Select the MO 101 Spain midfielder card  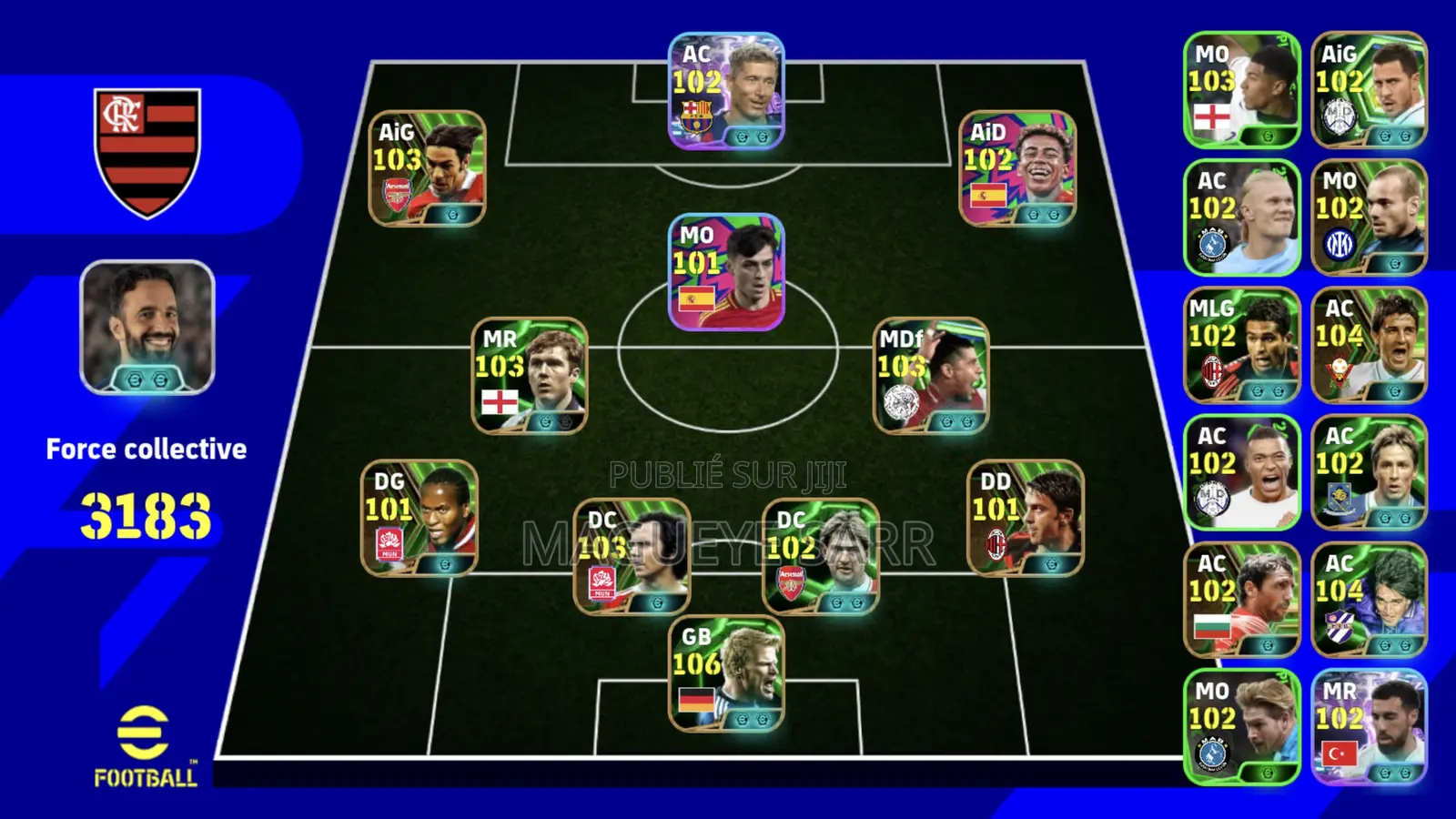(x=726, y=272)
